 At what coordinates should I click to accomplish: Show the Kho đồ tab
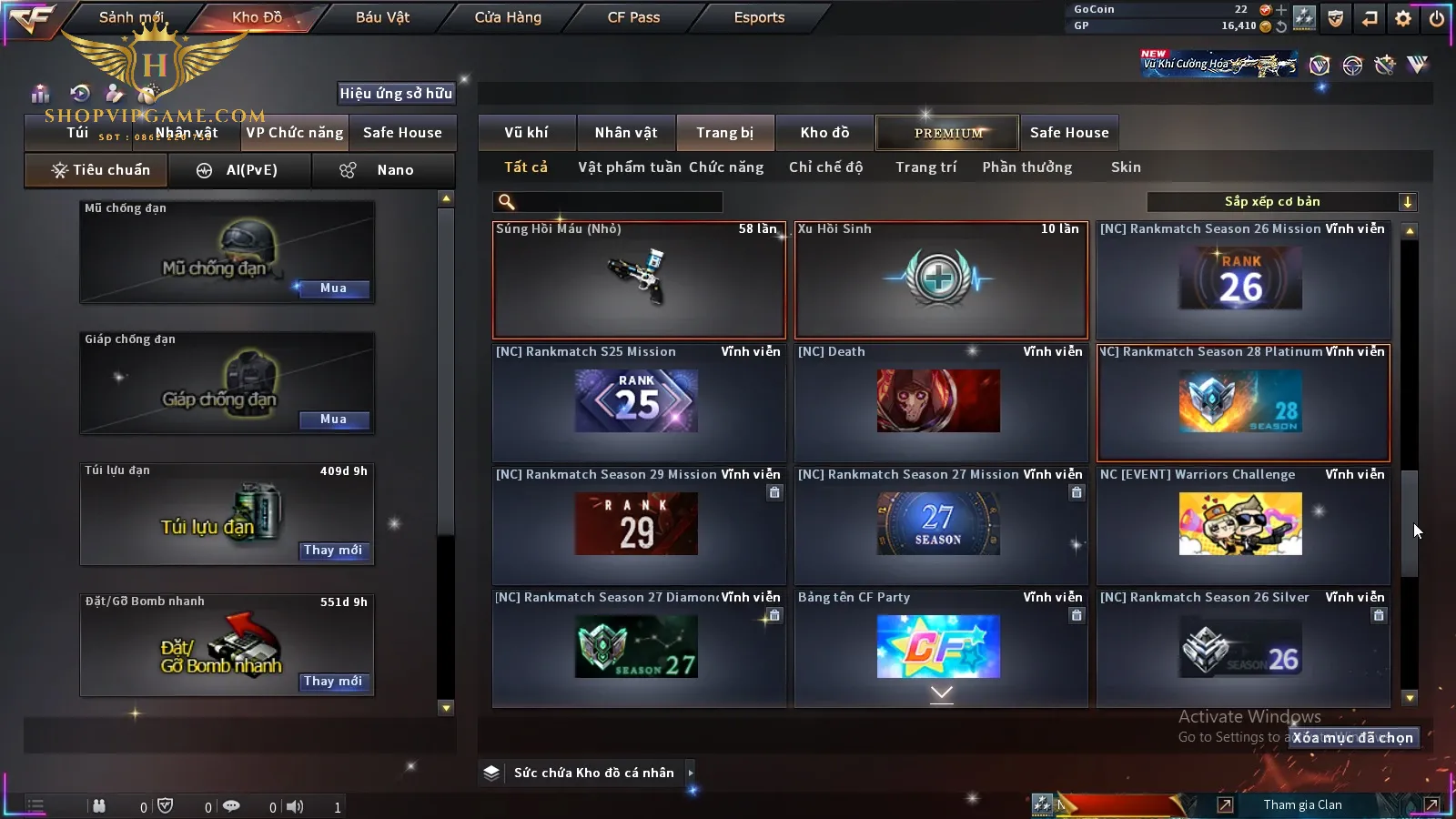[x=824, y=133]
